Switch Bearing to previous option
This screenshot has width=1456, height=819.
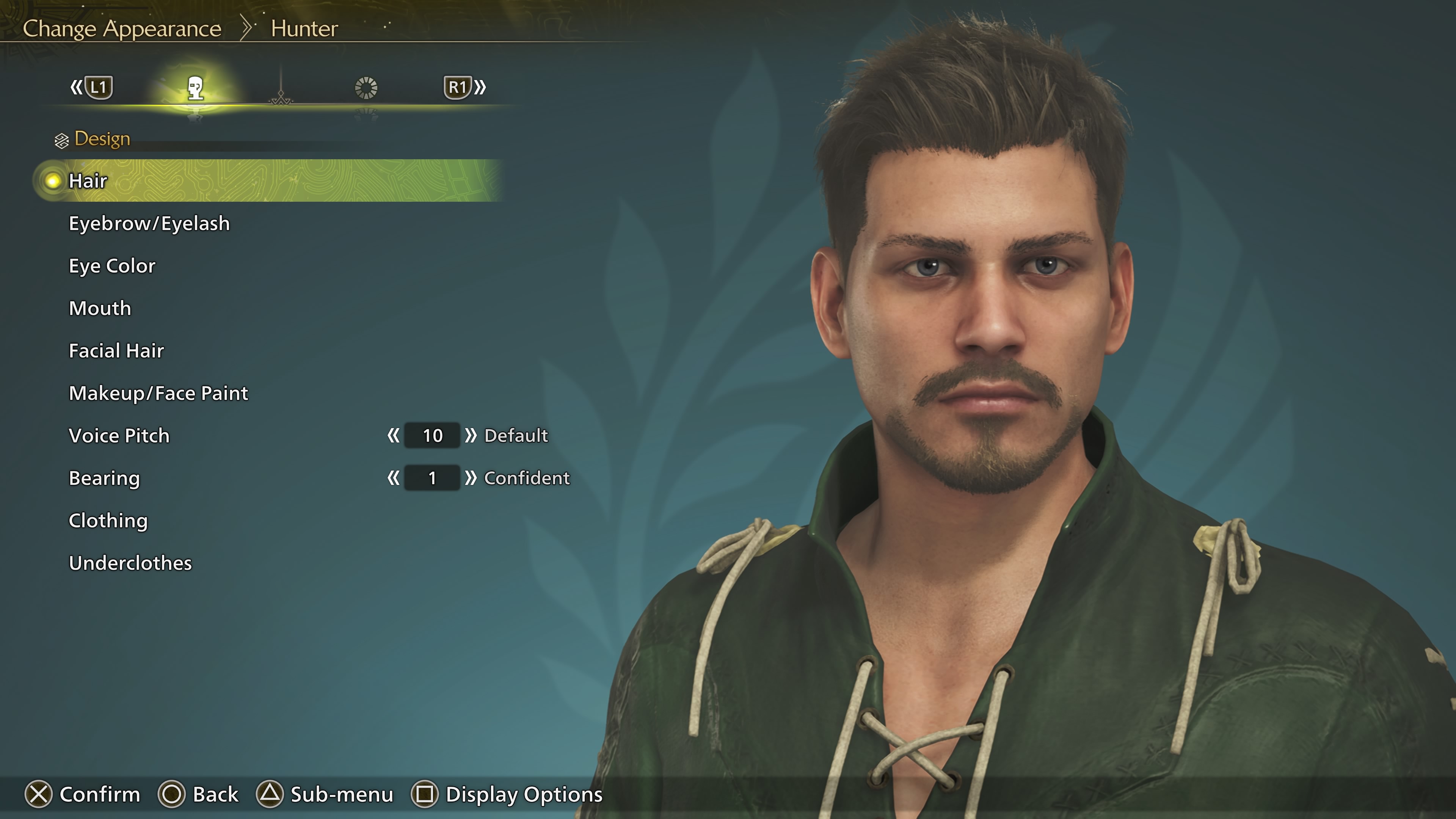pos(394,478)
